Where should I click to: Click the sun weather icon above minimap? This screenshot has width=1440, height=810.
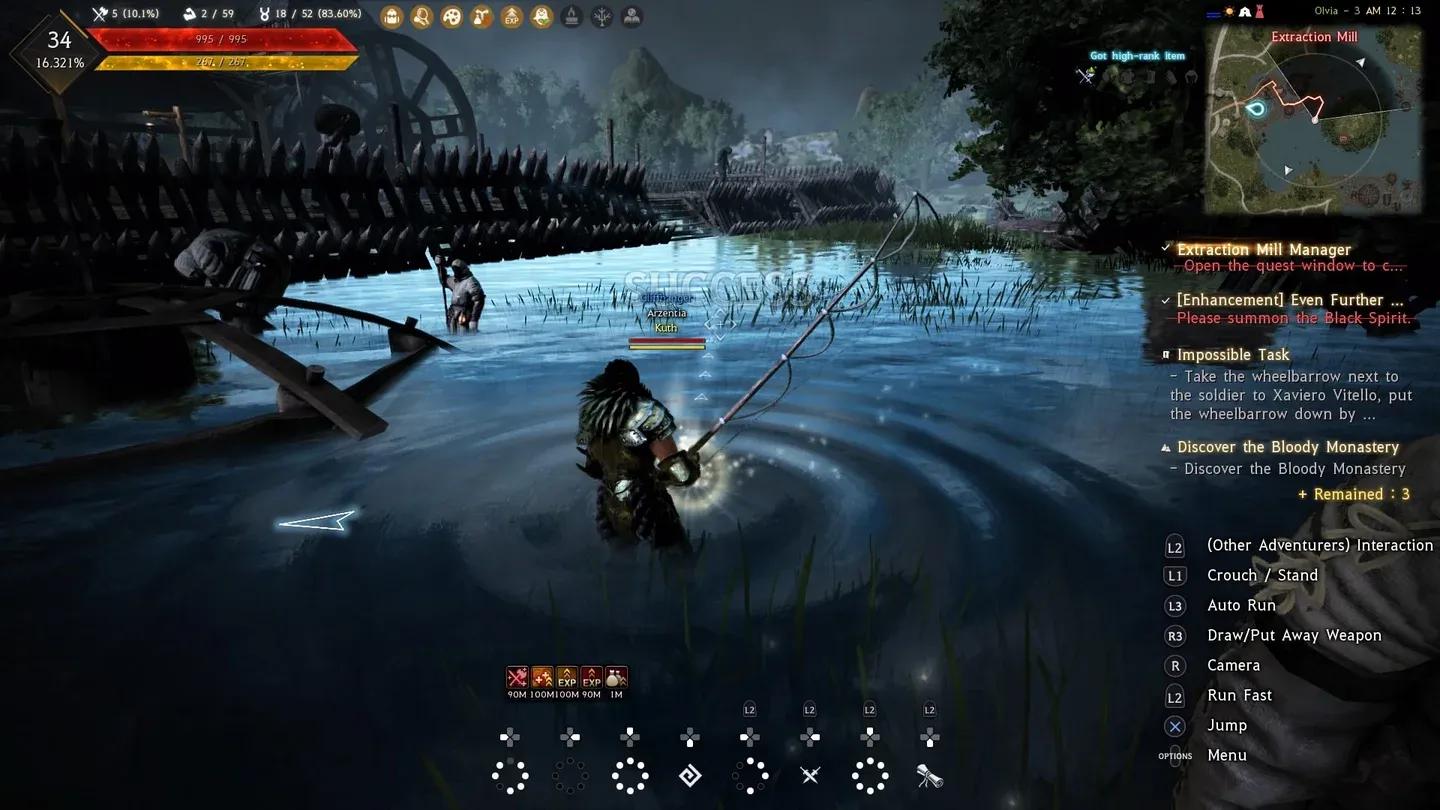click(1230, 12)
